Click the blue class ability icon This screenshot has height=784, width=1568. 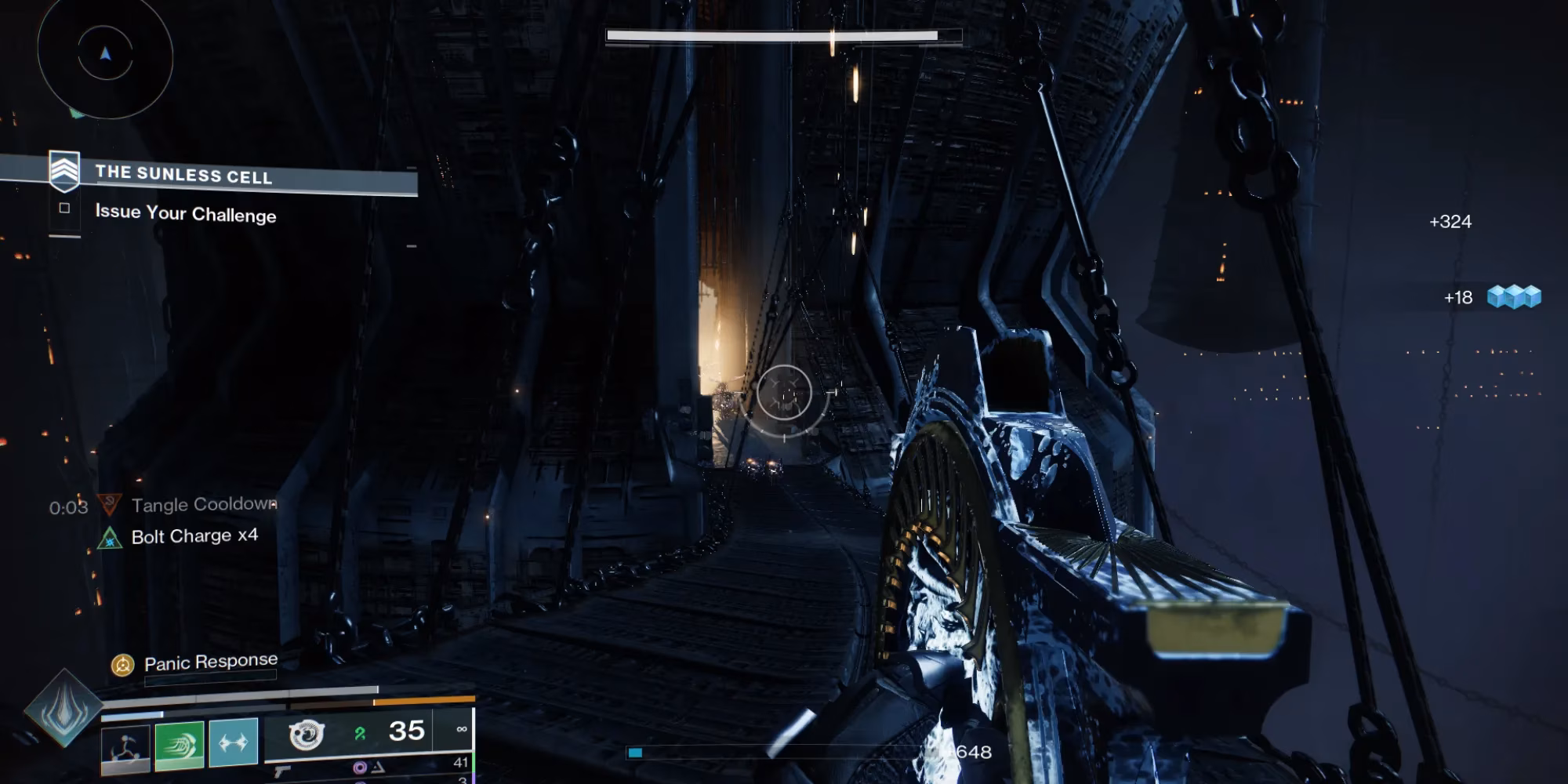pos(234,742)
